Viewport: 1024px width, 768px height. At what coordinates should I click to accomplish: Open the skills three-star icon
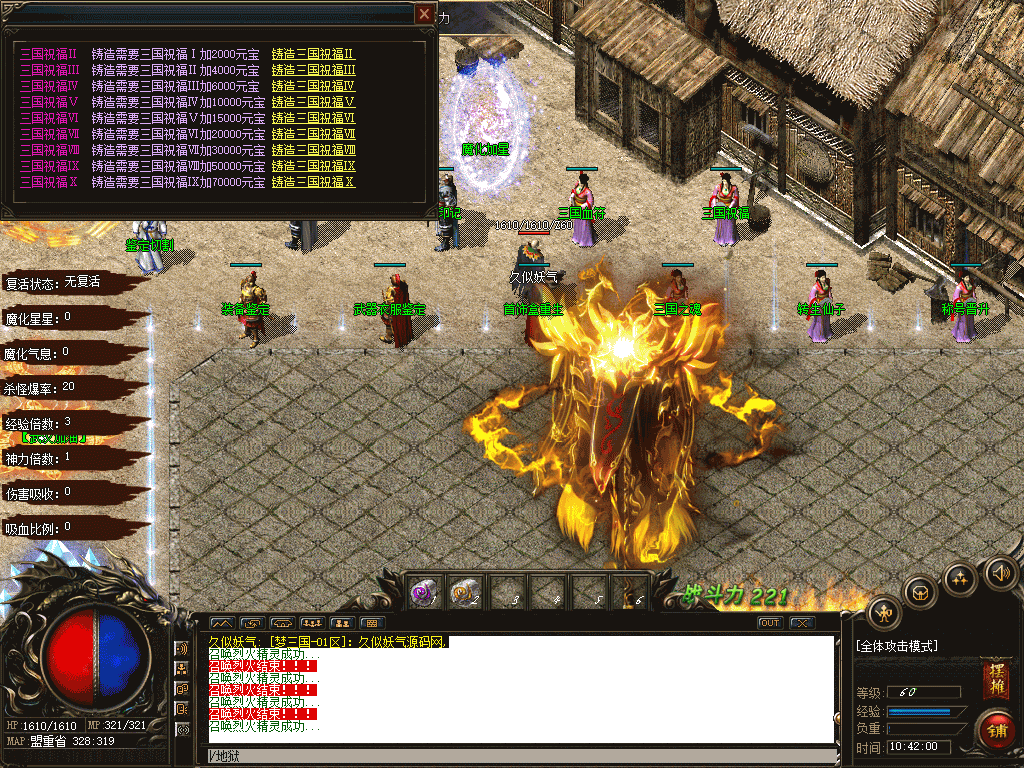click(x=961, y=577)
